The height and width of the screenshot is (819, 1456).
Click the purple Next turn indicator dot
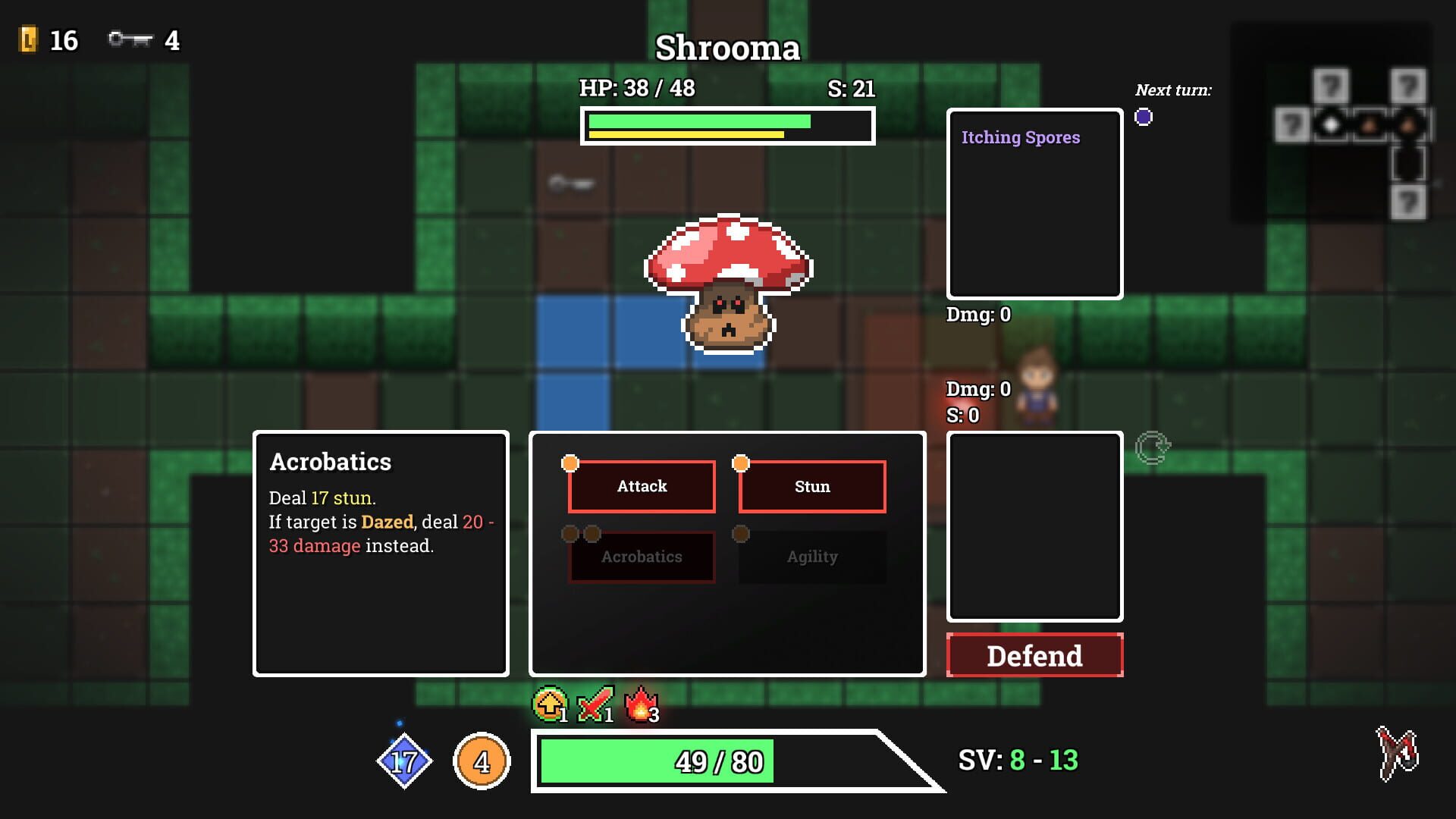[1144, 115]
